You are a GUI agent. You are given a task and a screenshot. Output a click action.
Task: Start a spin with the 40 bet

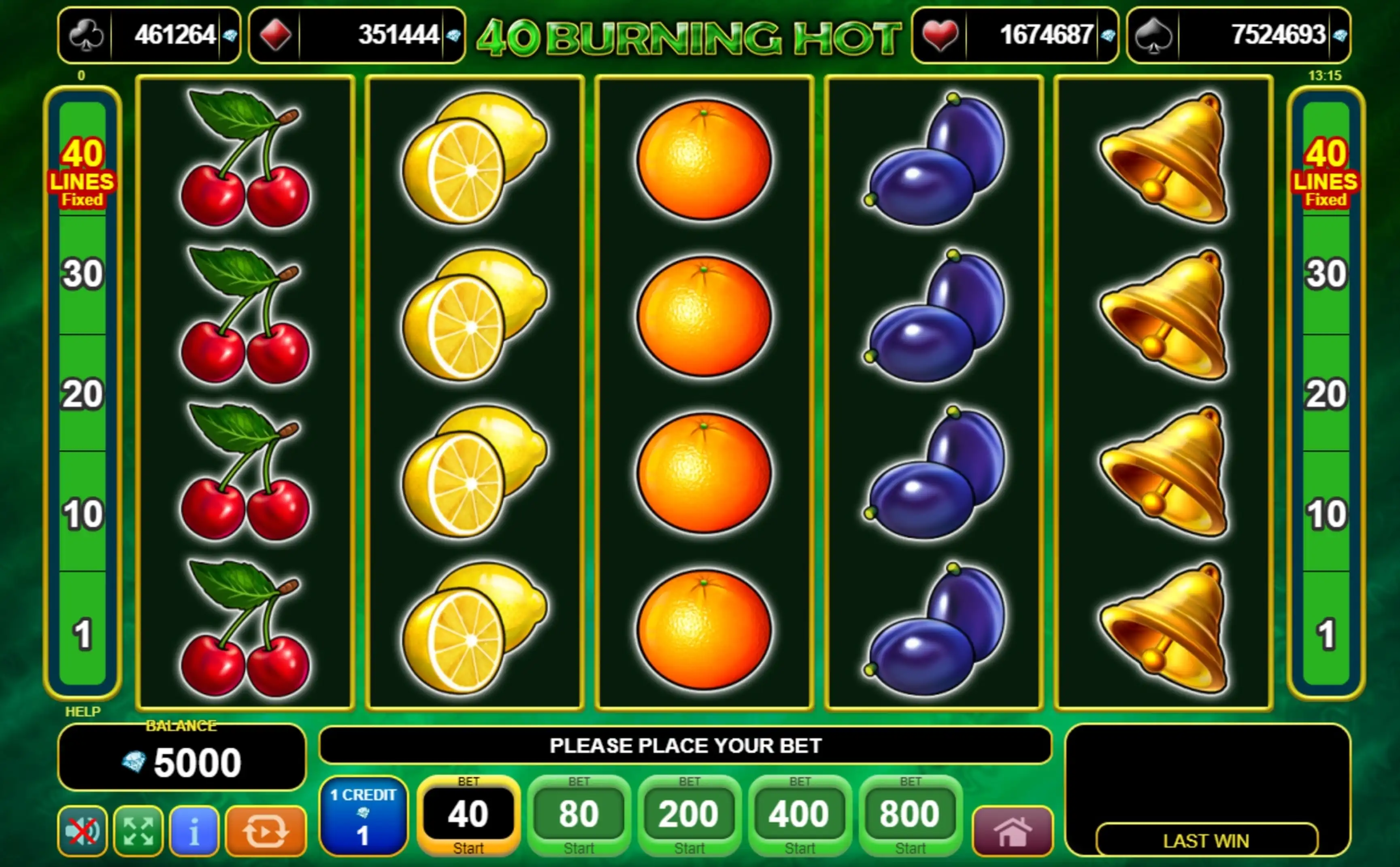468,815
